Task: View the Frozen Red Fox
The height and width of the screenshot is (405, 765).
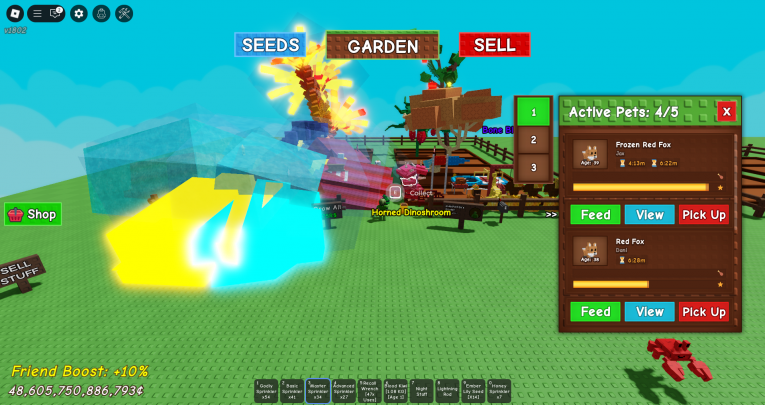Action: (649, 214)
